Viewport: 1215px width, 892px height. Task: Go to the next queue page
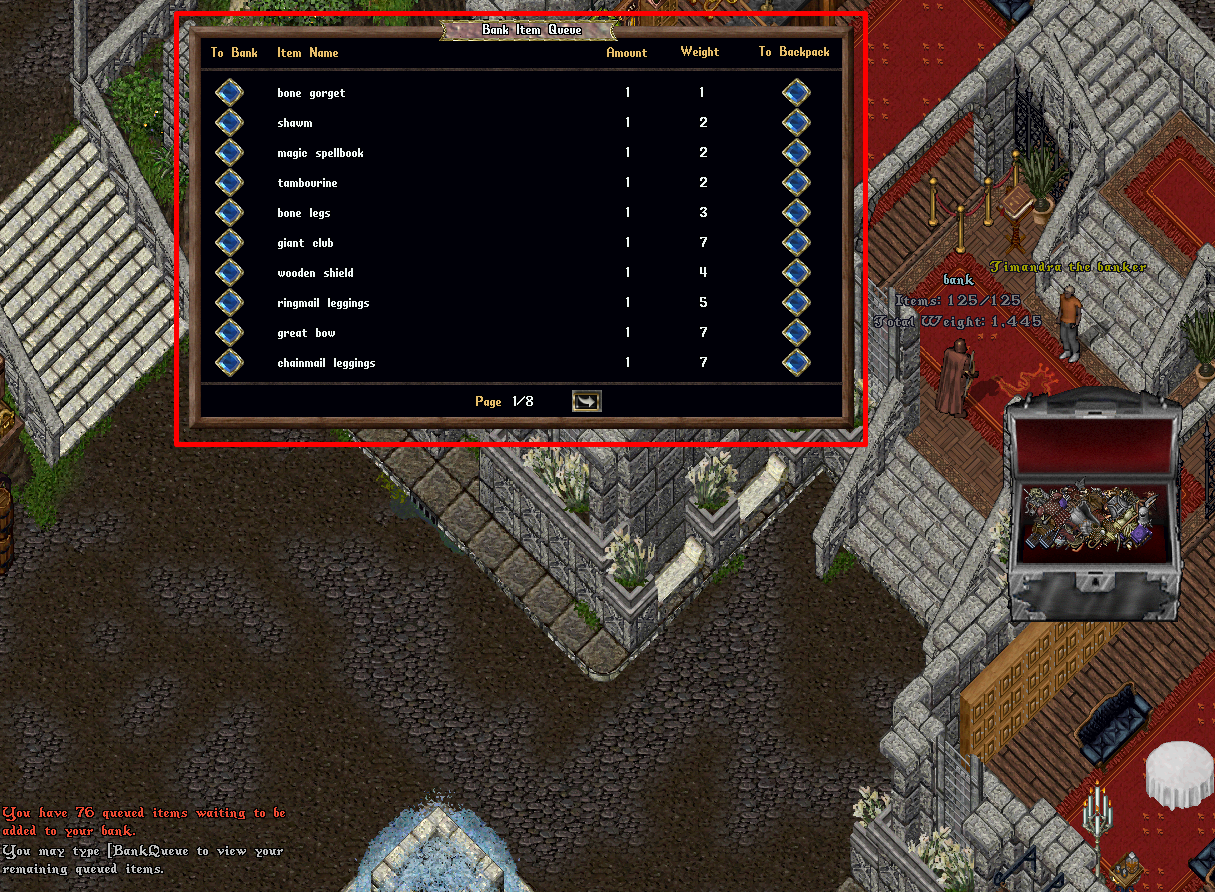586,401
